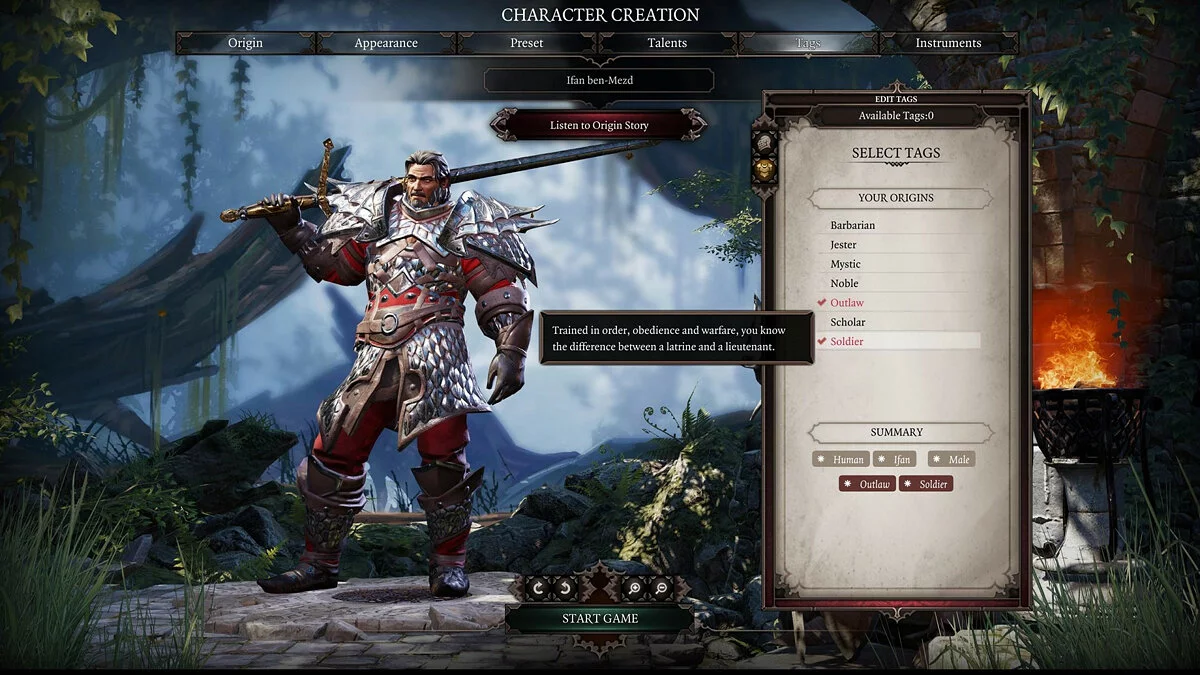Go to the Preset tab
The width and height of the screenshot is (1200, 675).
(x=527, y=43)
